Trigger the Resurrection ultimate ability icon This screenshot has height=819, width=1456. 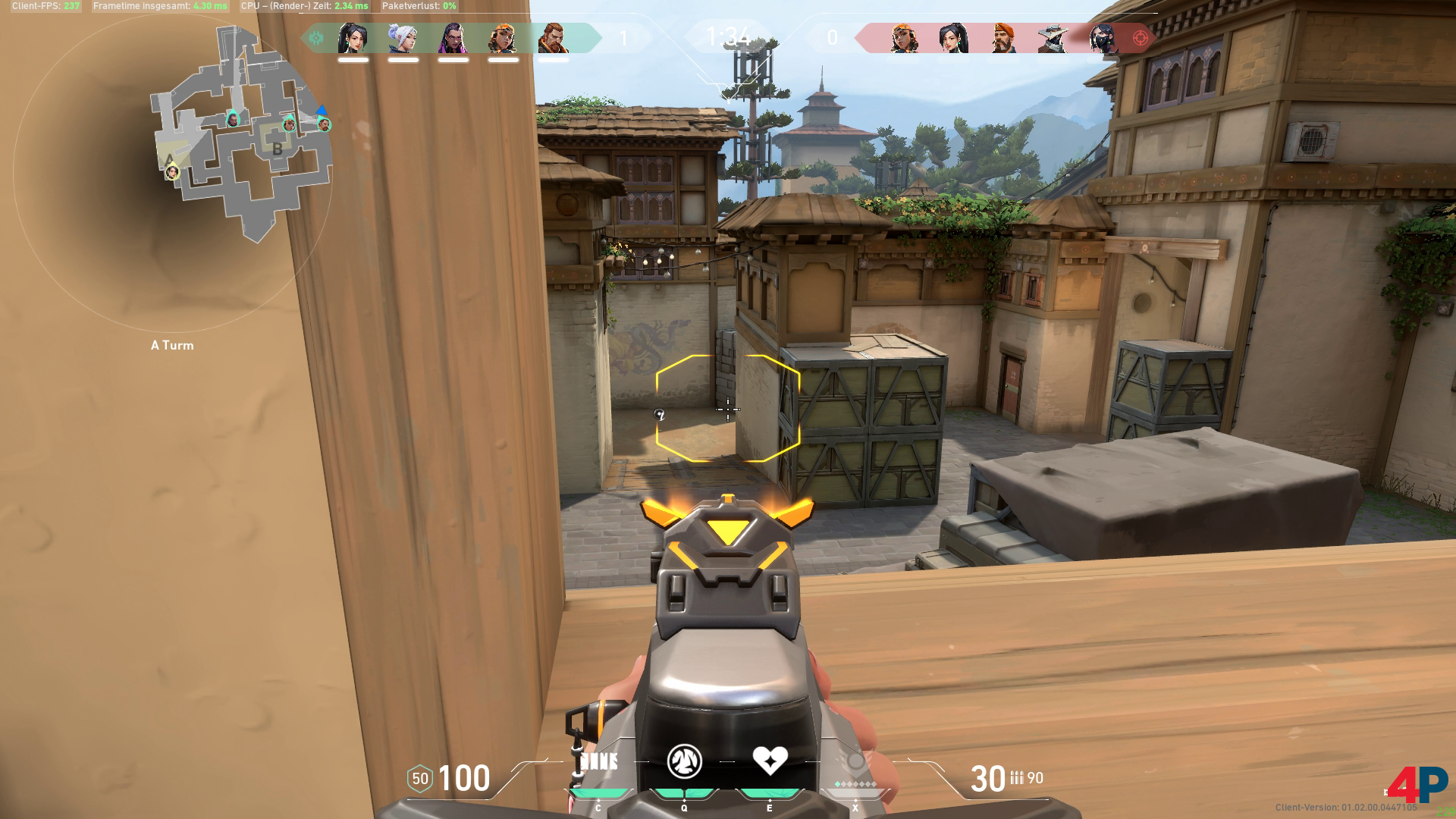click(x=855, y=761)
